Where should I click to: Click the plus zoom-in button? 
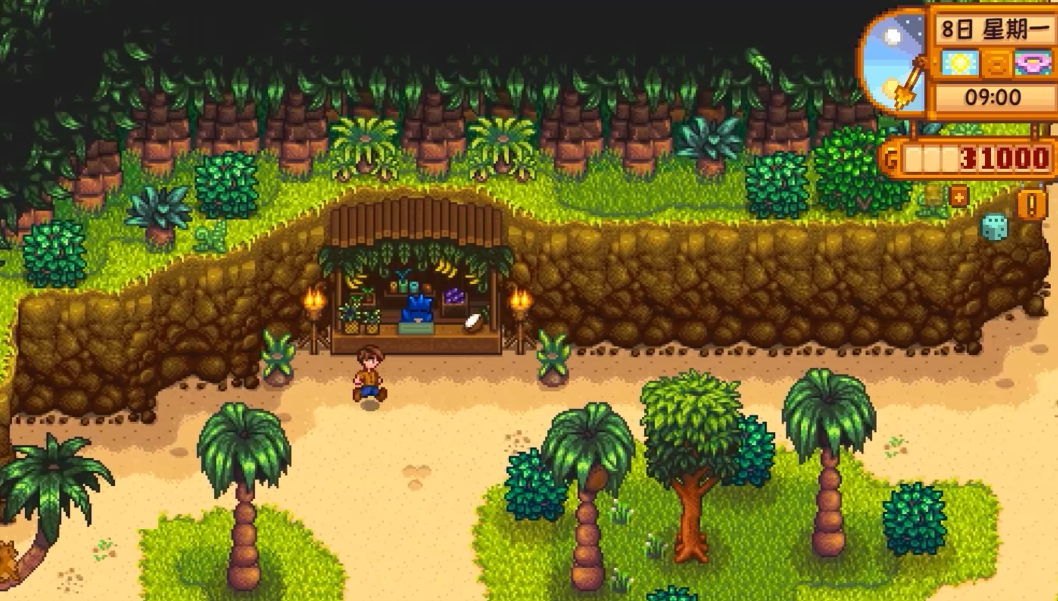958,196
